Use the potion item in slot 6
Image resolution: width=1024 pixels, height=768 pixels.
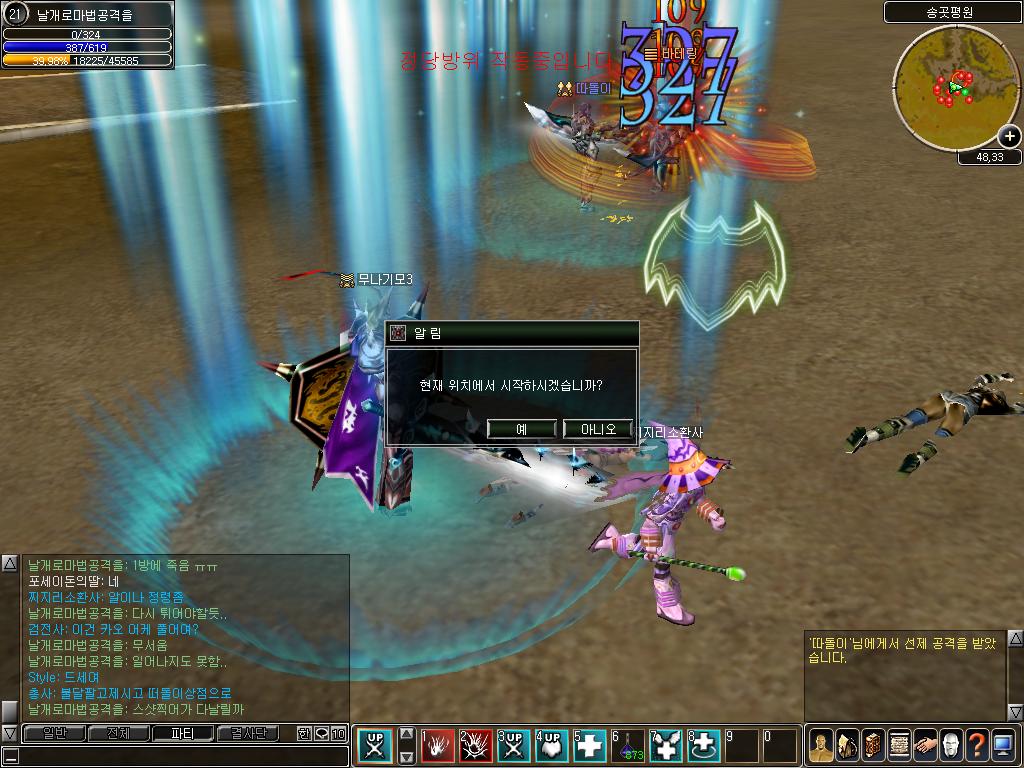[630, 746]
